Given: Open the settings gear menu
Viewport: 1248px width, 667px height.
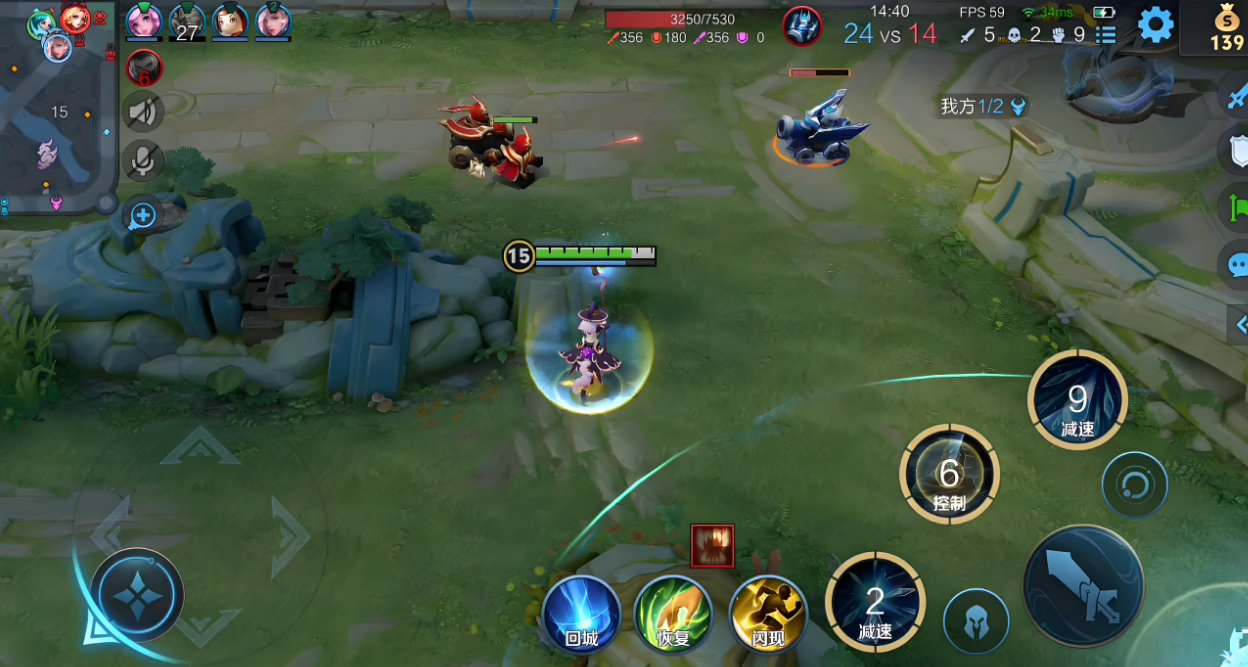Looking at the screenshot, I should (1155, 24).
